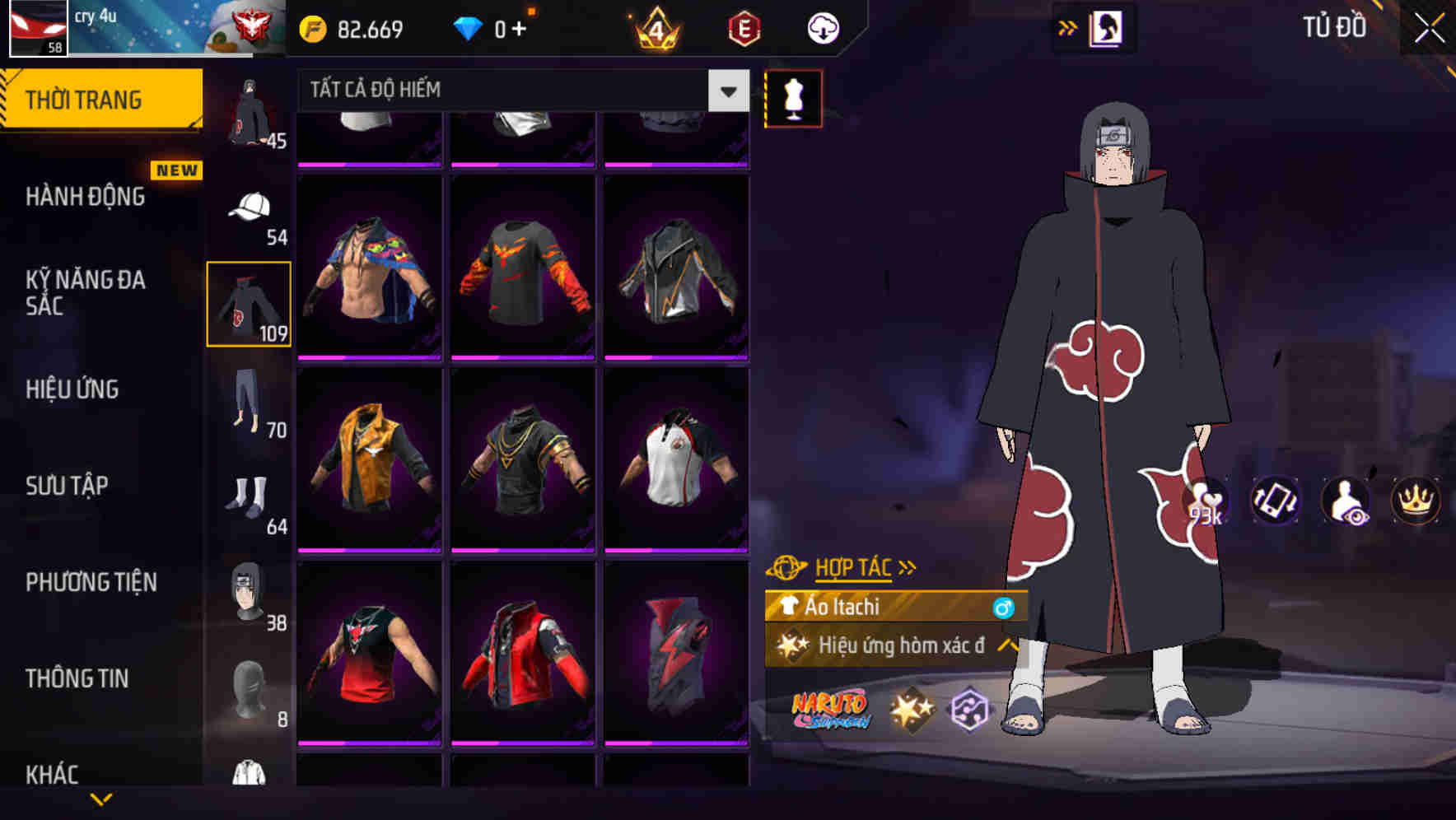Select the cloud download icon in top bar
1456x820 pixels.
click(821, 26)
